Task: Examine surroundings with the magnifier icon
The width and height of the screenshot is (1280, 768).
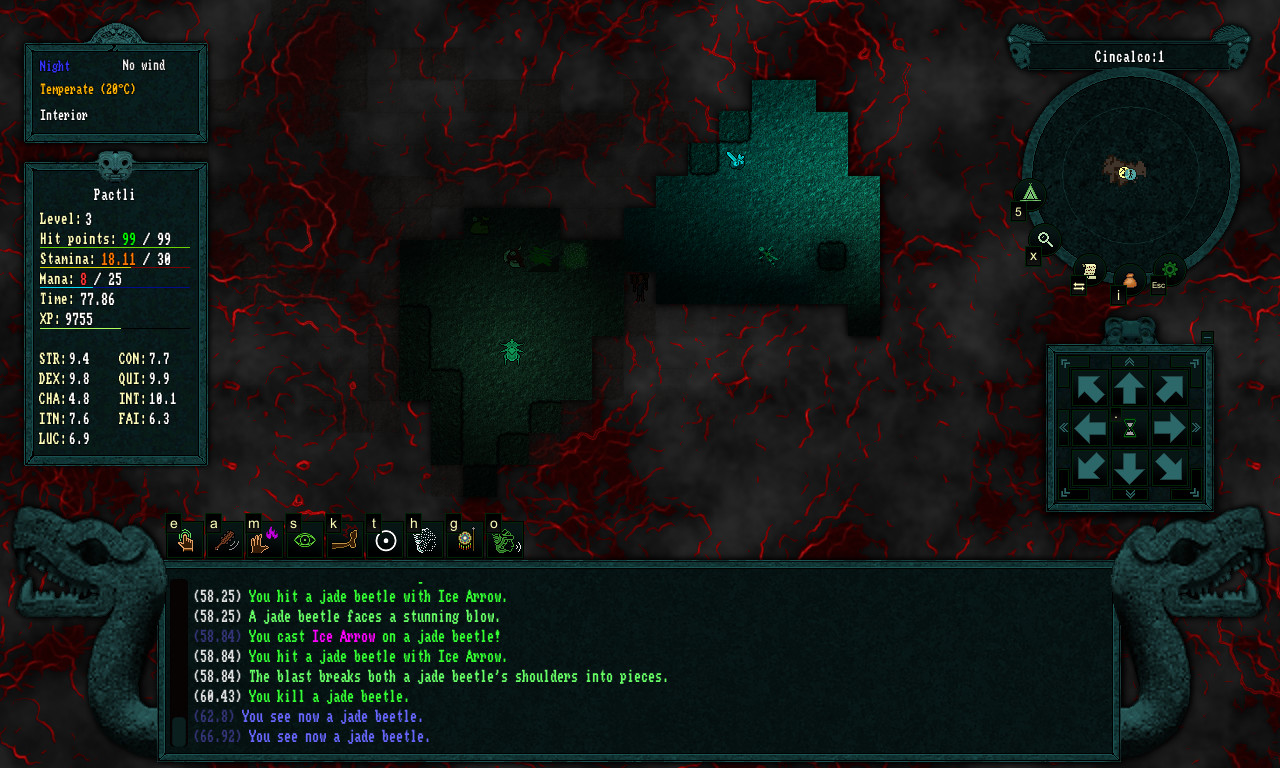Action: [x=1045, y=240]
